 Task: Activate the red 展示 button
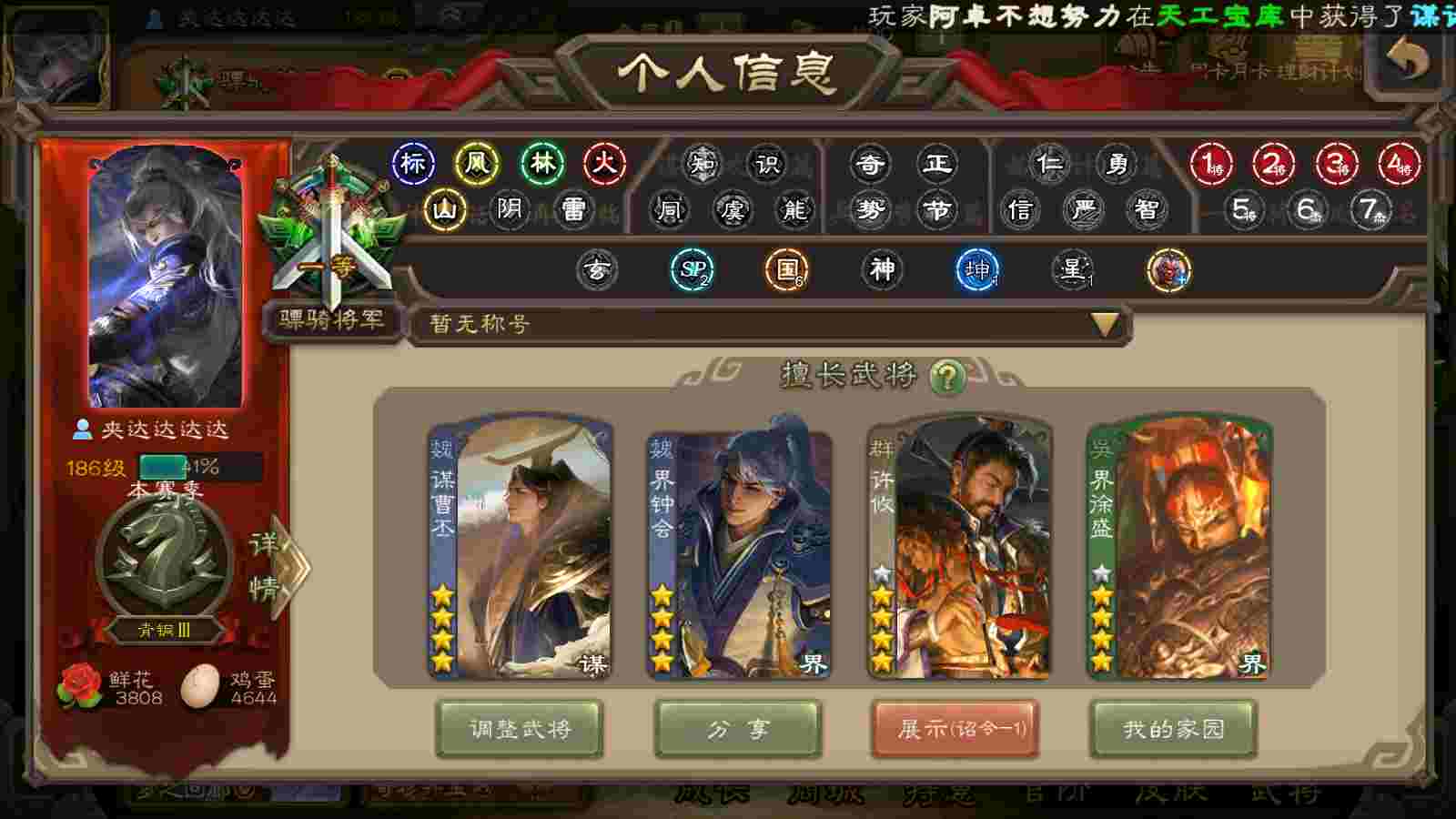coord(955,729)
